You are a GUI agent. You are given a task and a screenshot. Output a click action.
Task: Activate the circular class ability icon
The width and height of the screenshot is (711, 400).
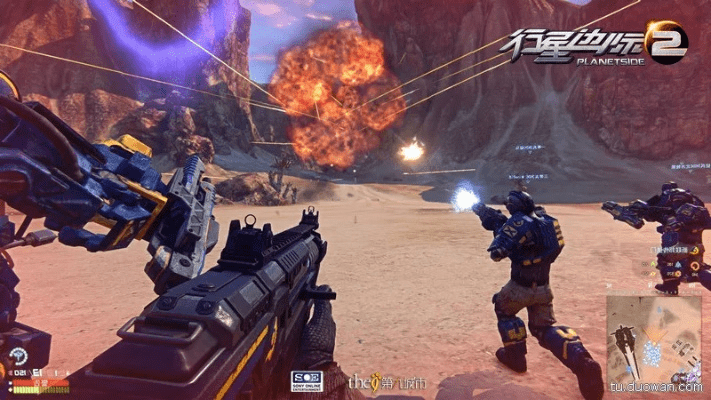click(17, 355)
